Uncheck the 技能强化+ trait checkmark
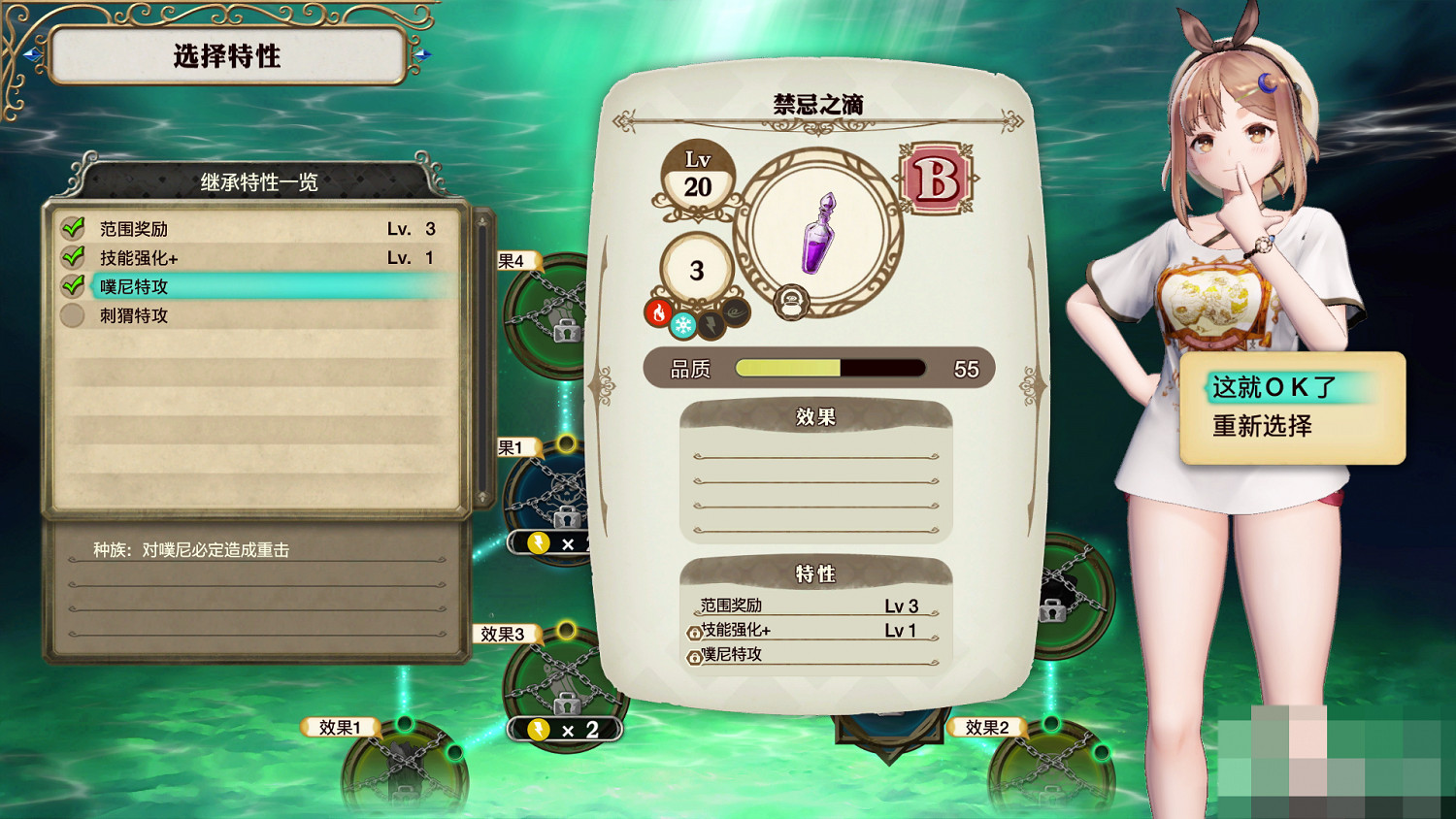Viewport: 1456px width, 819px height. (73, 257)
